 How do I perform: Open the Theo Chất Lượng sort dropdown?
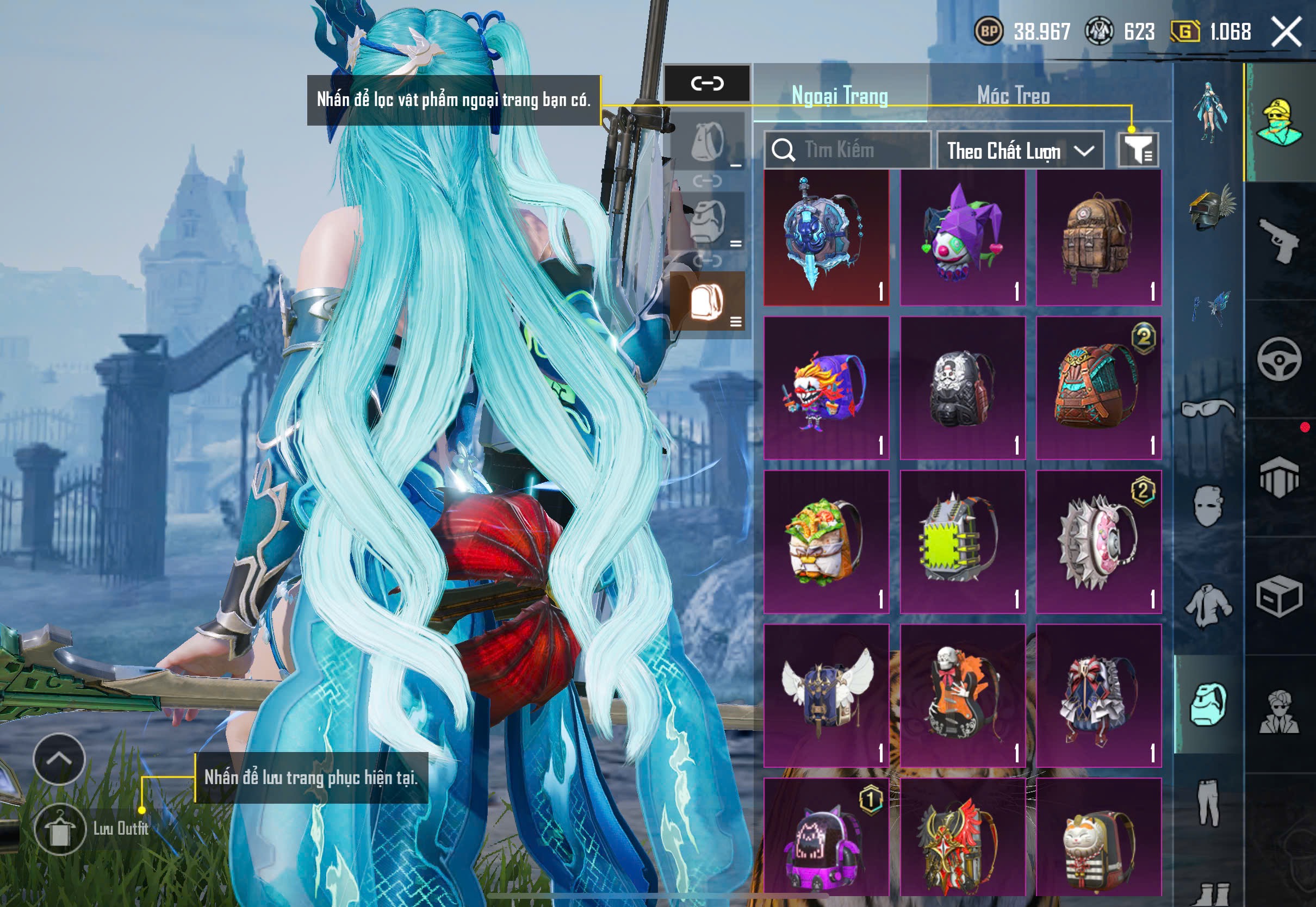[x=1020, y=151]
